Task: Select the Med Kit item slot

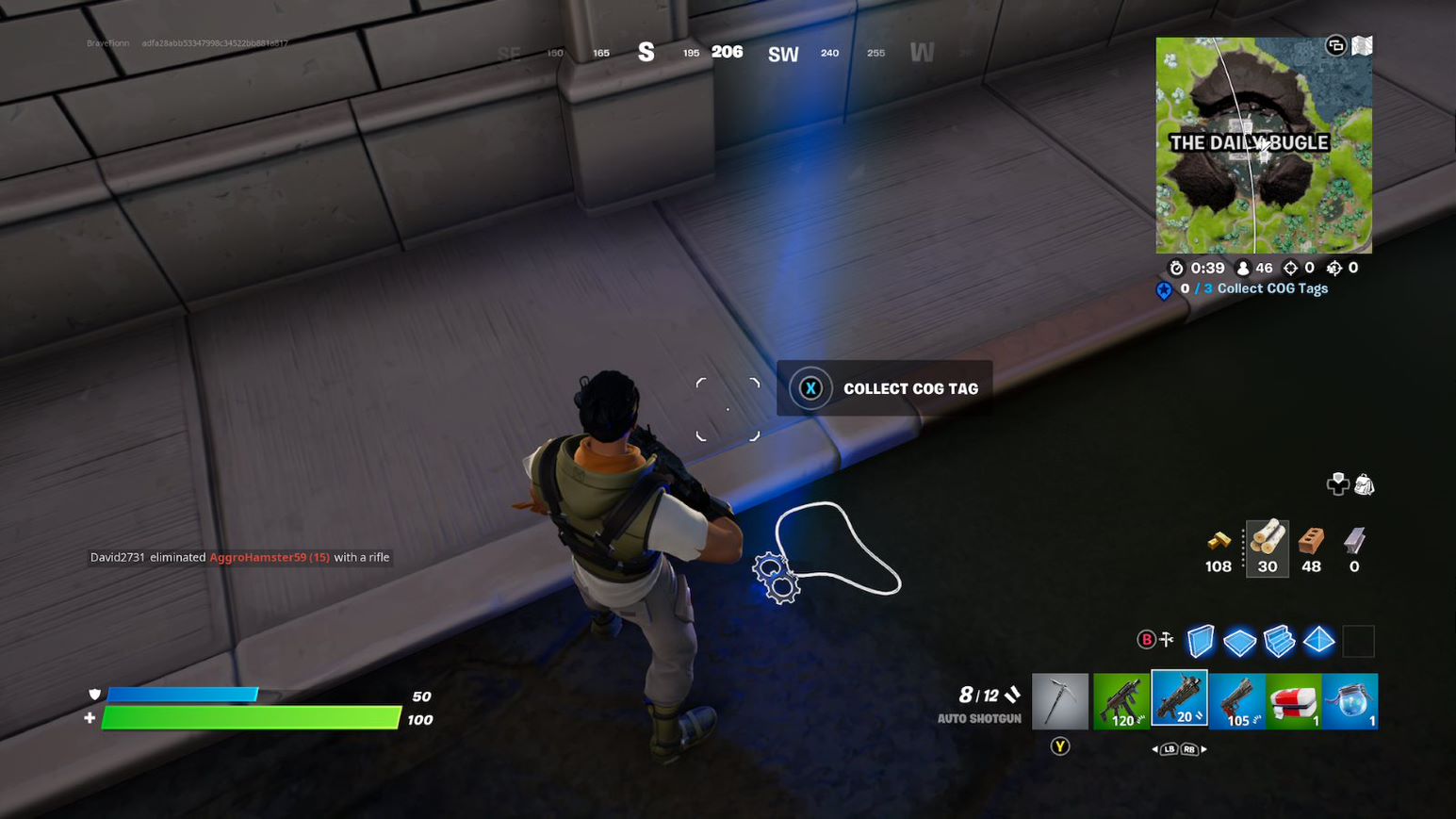Action: click(x=1298, y=699)
